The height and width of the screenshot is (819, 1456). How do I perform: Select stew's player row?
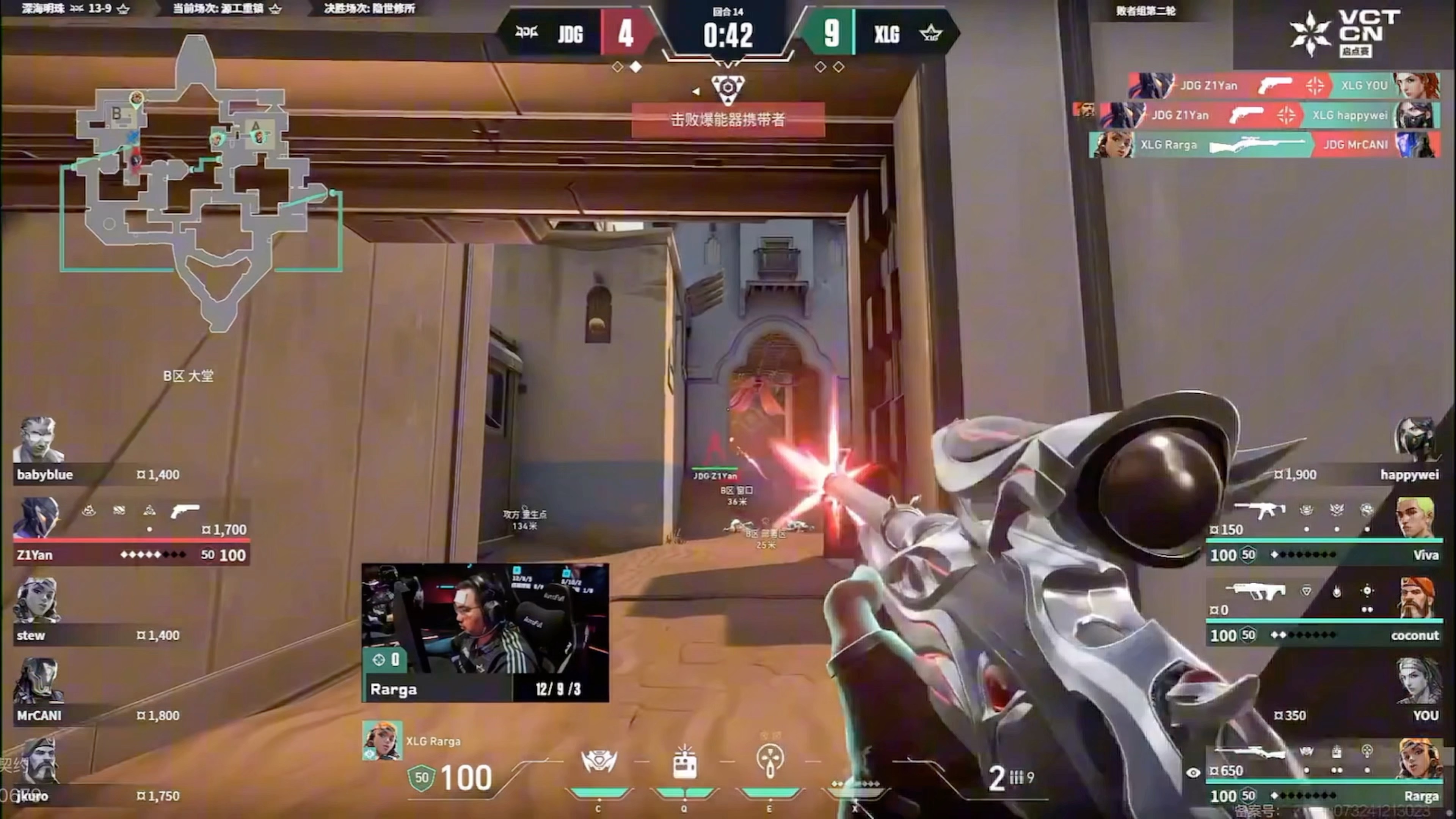96,613
